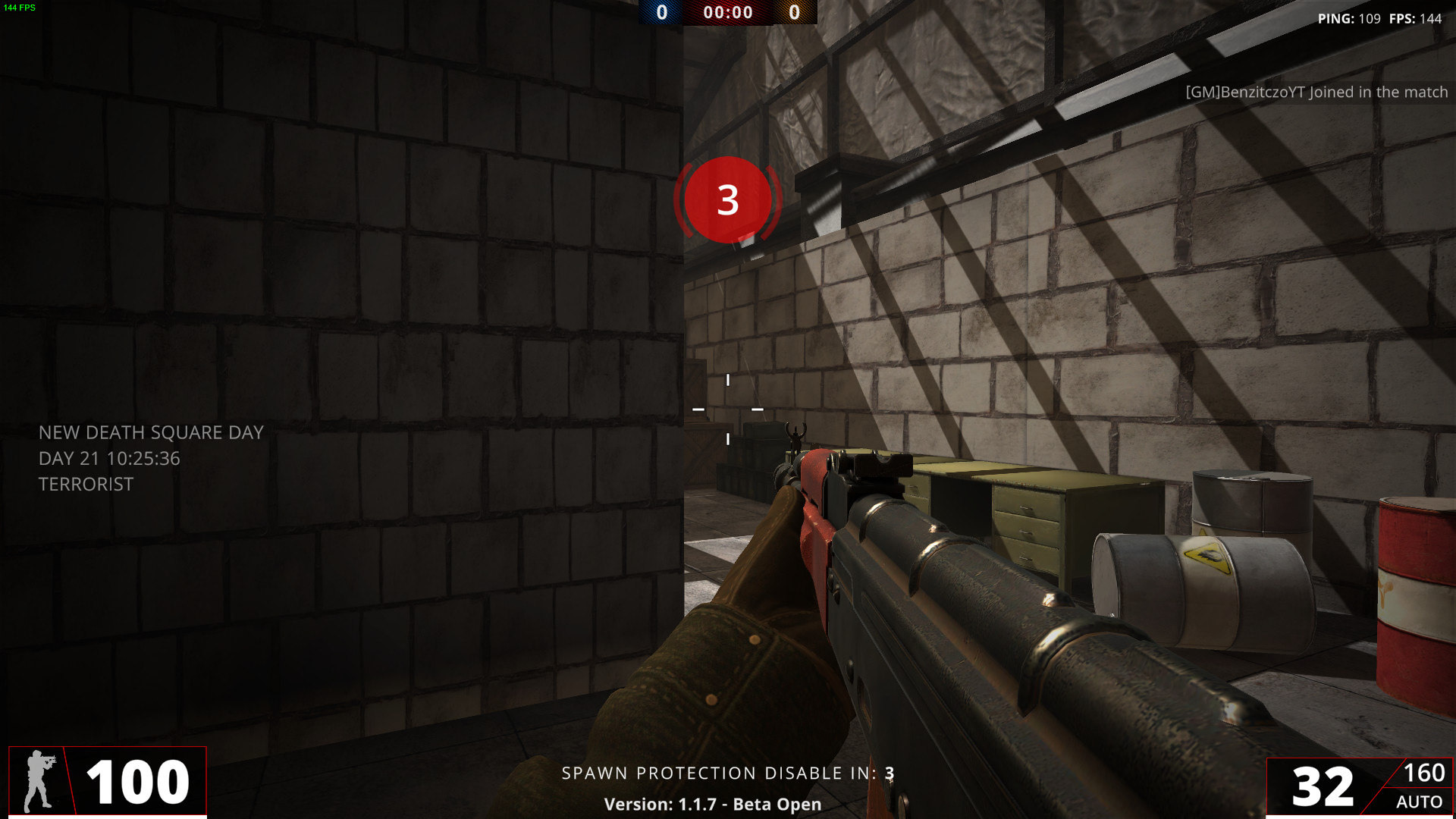Expand the DAY 21 10:25:36 time display
Image resolution: width=1456 pixels, height=819 pixels.
tap(109, 458)
